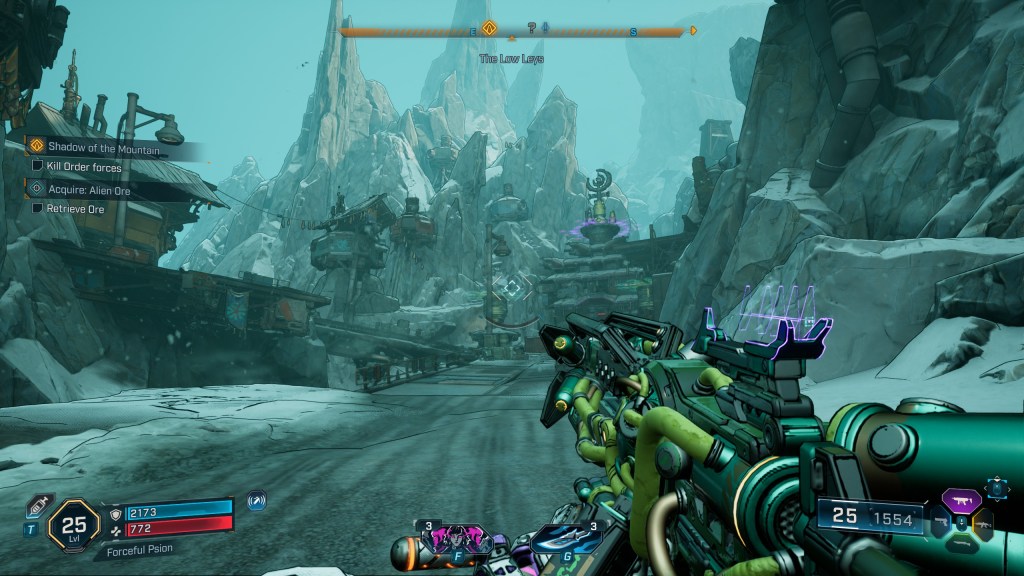This screenshot has height=576, width=1024.
Task: Tick the Retrieve Ore objective checkbox
Action: click(38, 208)
